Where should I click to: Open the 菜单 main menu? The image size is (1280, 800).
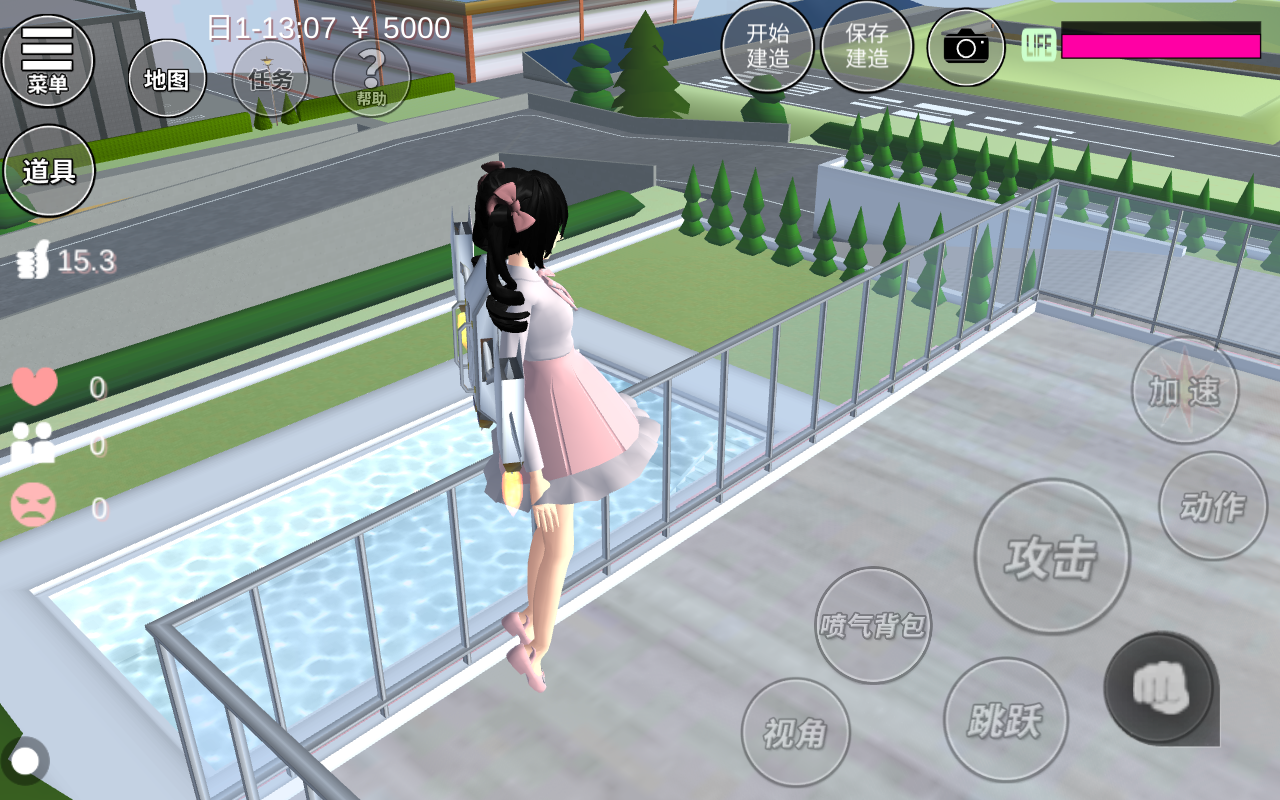(x=47, y=60)
